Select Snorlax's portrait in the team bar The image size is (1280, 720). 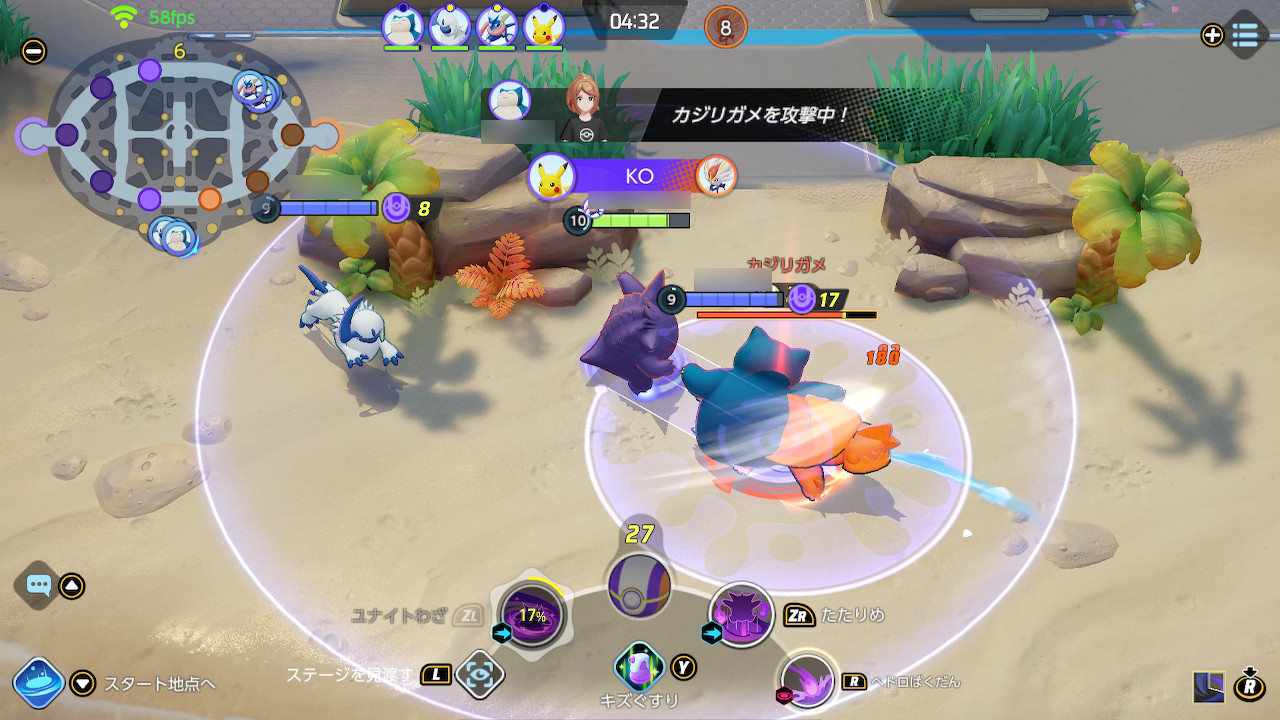click(402, 27)
